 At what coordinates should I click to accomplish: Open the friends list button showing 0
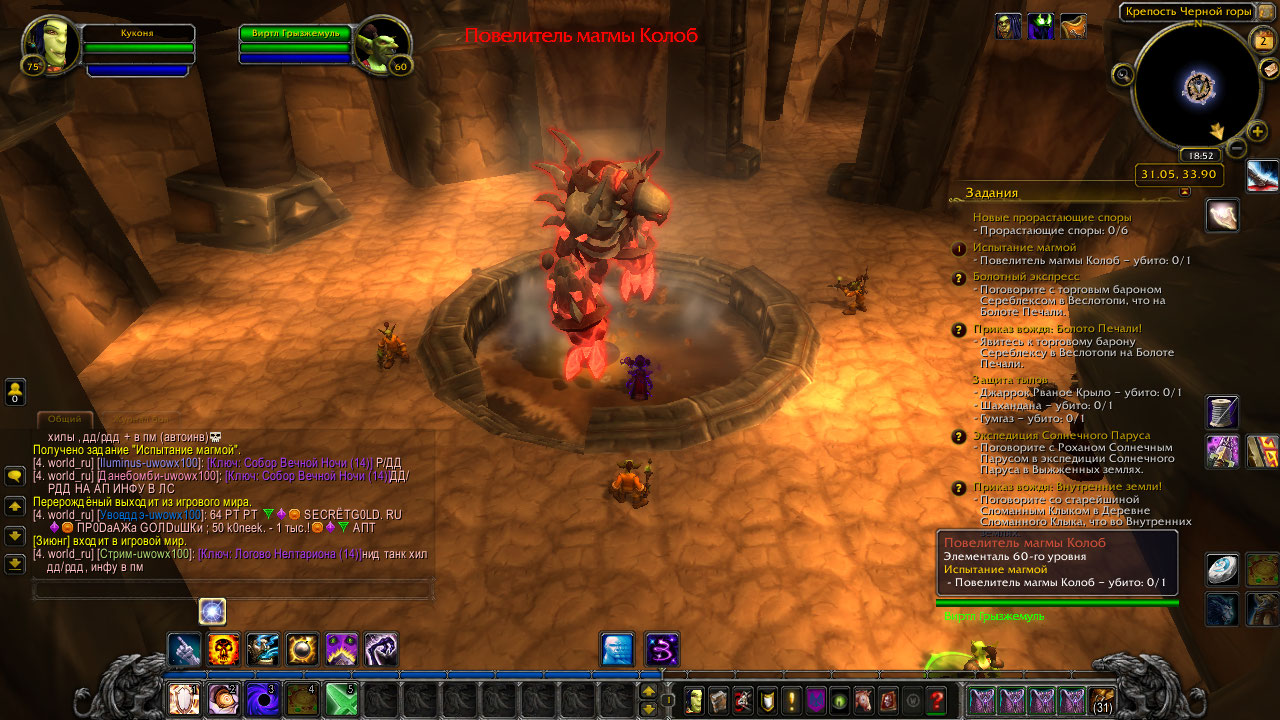pyautogui.click(x=15, y=391)
